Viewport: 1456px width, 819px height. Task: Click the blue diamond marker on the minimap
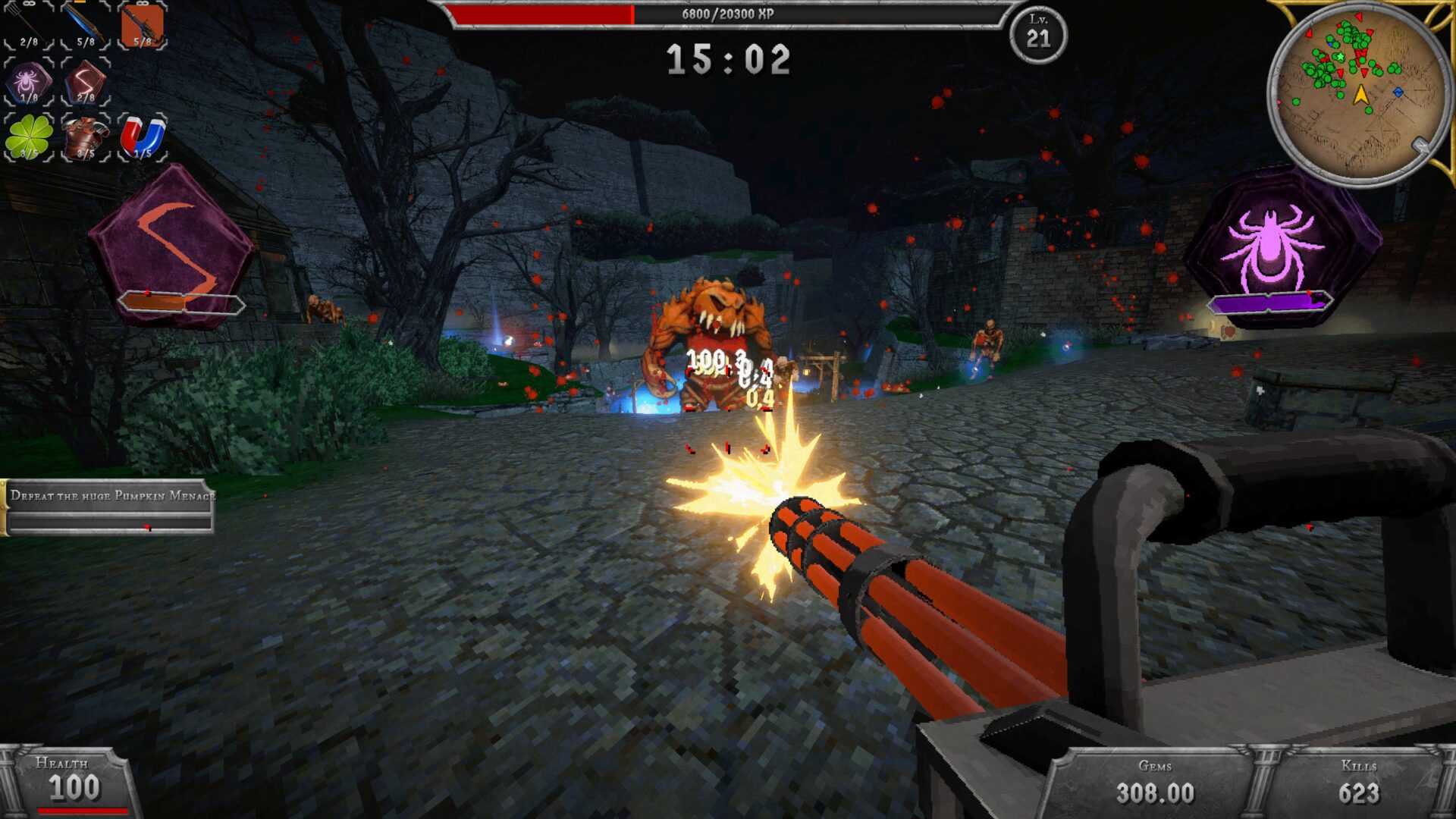(x=1398, y=92)
